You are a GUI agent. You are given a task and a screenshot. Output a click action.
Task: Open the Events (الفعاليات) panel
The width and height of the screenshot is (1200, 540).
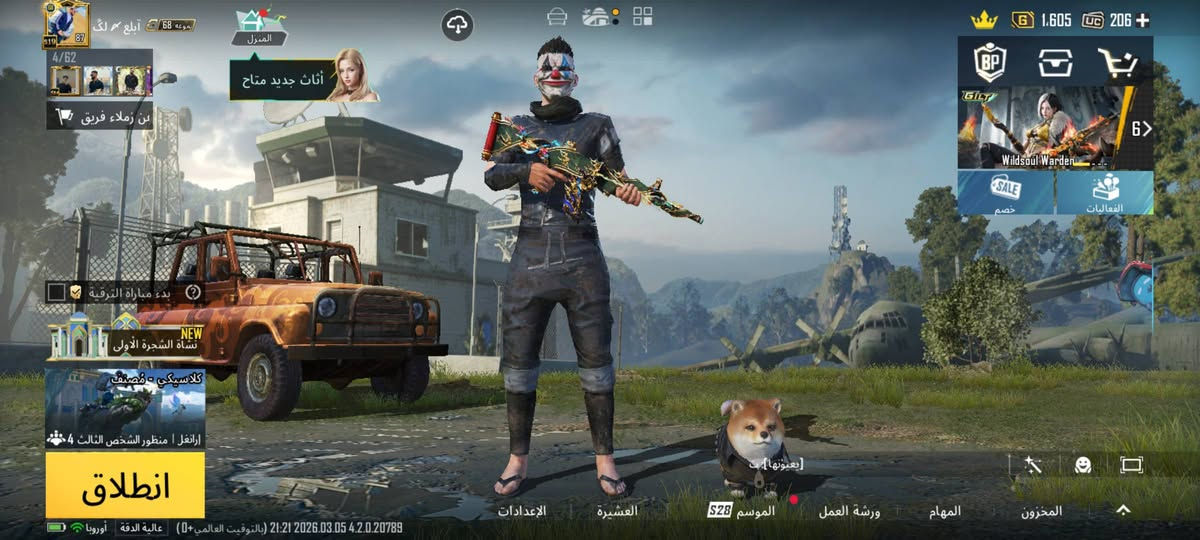point(1105,192)
